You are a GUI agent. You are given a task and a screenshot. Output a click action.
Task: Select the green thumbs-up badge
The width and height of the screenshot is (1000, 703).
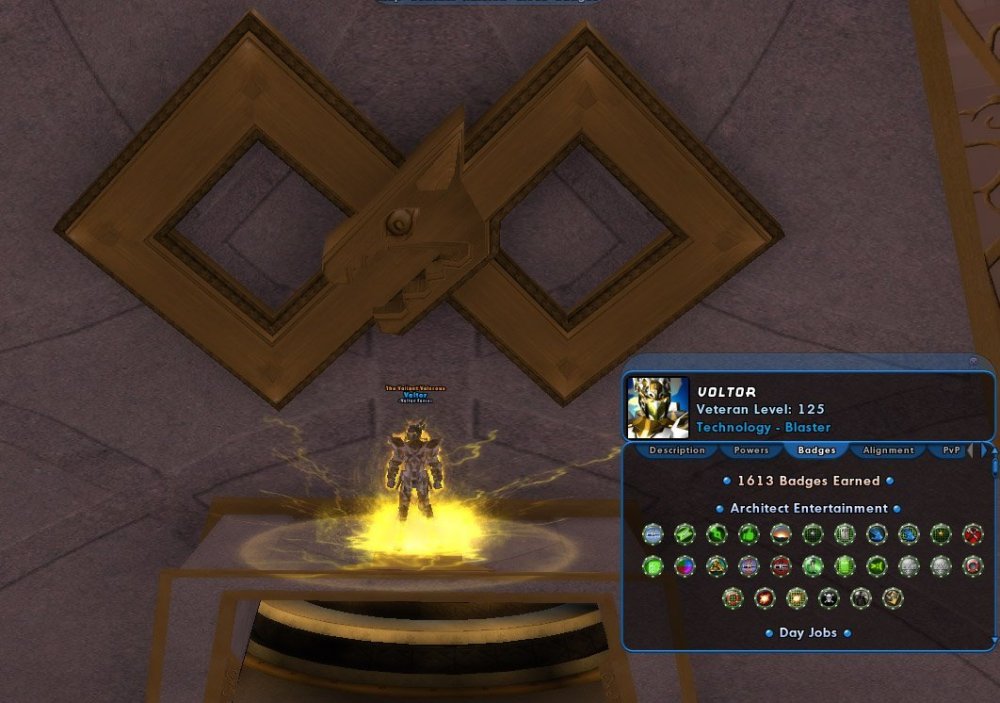(x=748, y=534)
